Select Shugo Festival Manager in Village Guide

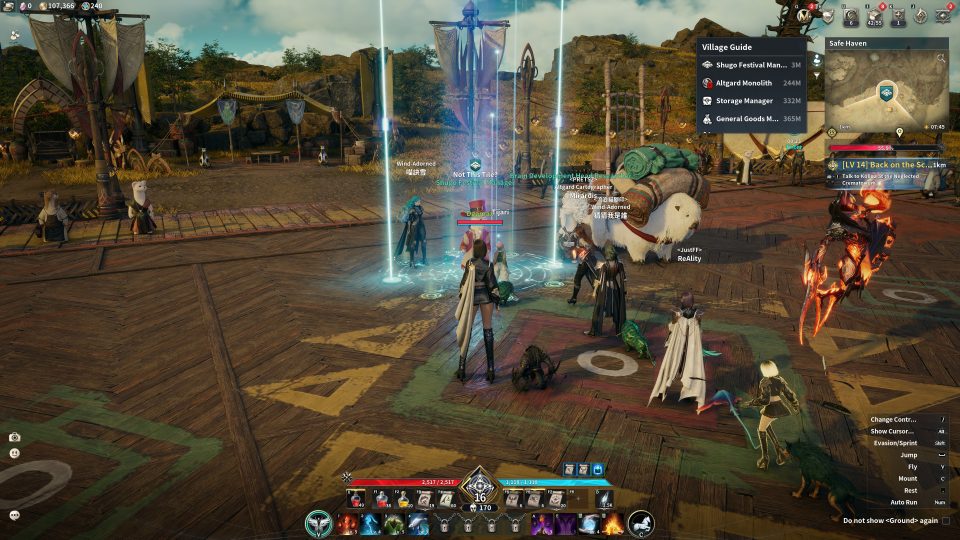pyautogui.click(x=751, y=65)
